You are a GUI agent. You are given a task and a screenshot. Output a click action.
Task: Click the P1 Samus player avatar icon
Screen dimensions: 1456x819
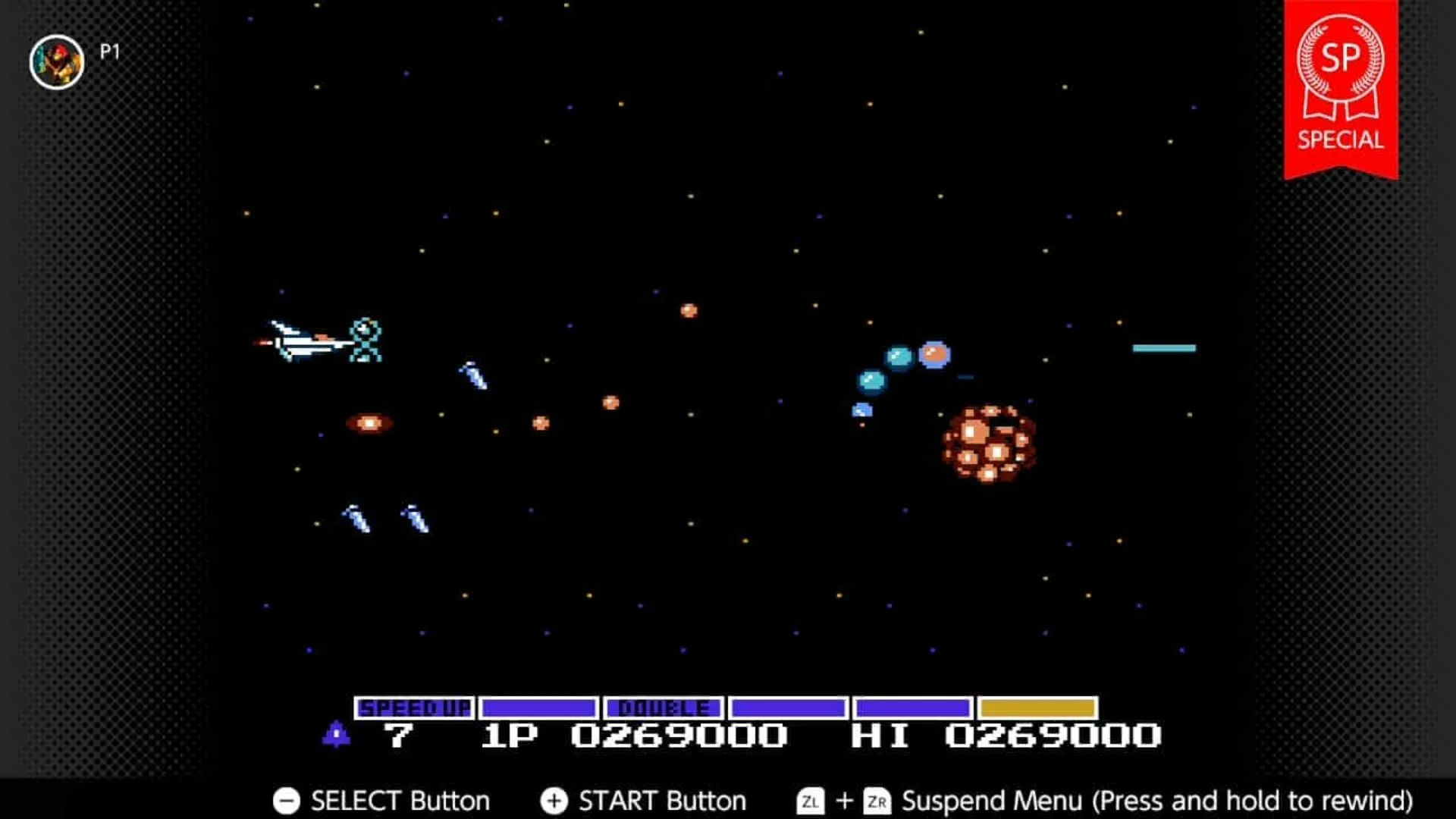[x=57, y=61]
